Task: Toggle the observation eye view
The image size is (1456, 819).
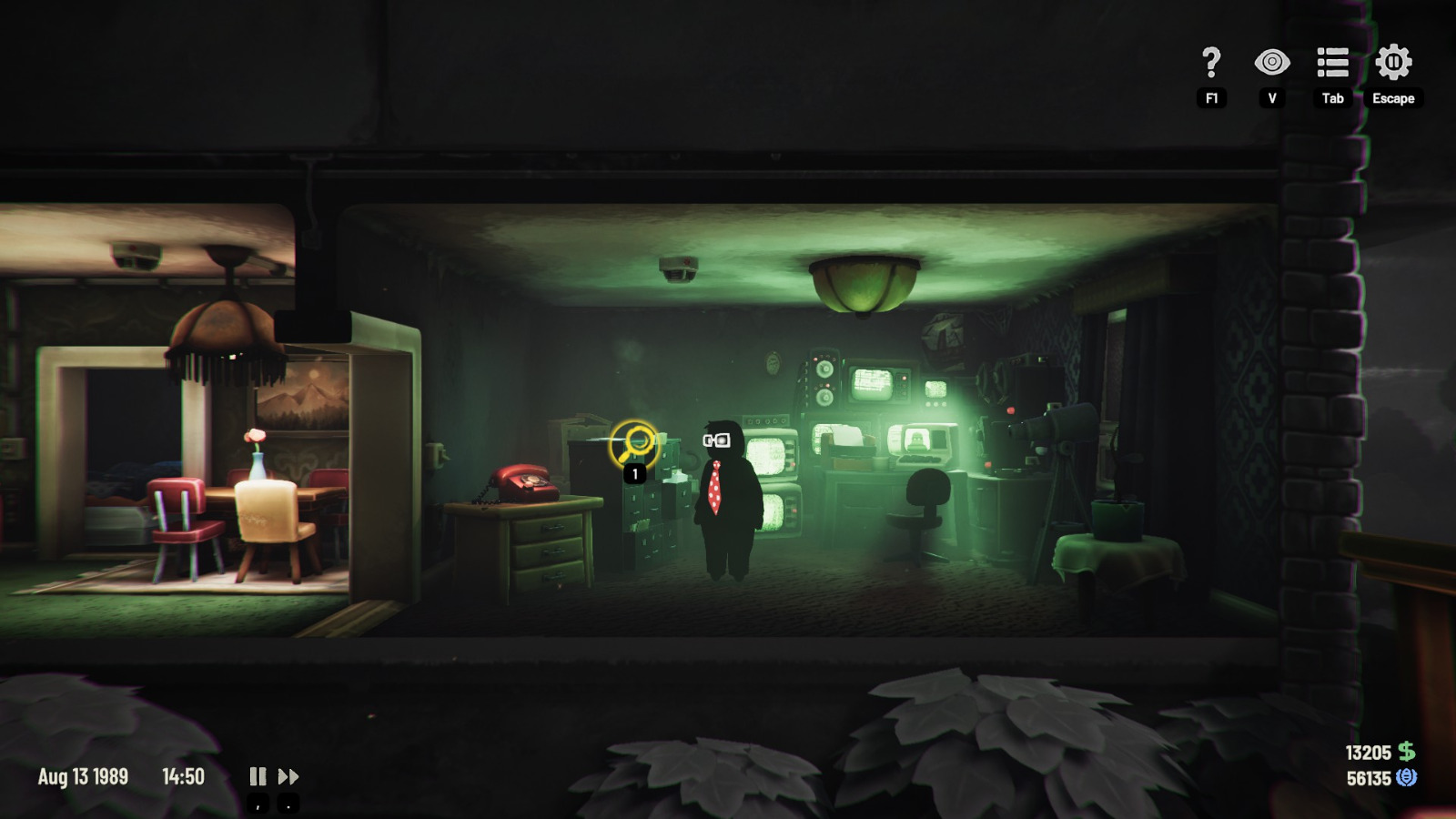Action: coord(1271,62)
